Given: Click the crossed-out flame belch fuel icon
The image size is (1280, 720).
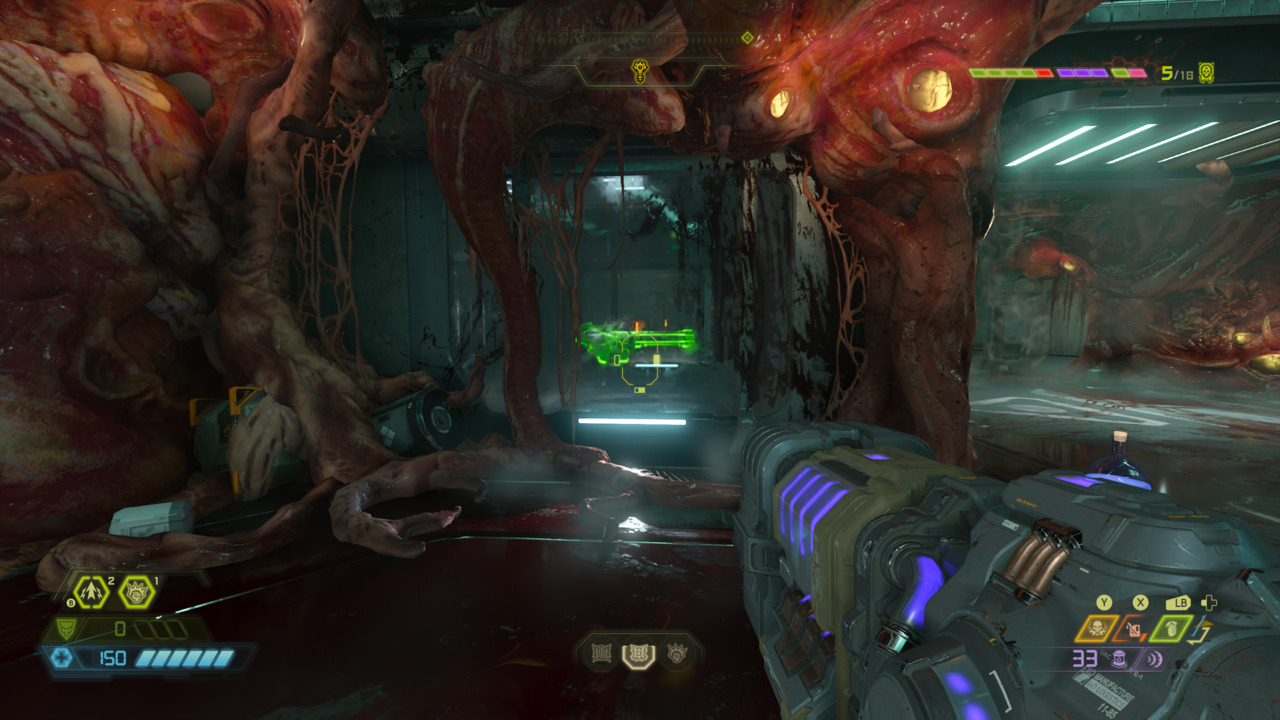Looking at the screenshot, I should click(1134, 629).
